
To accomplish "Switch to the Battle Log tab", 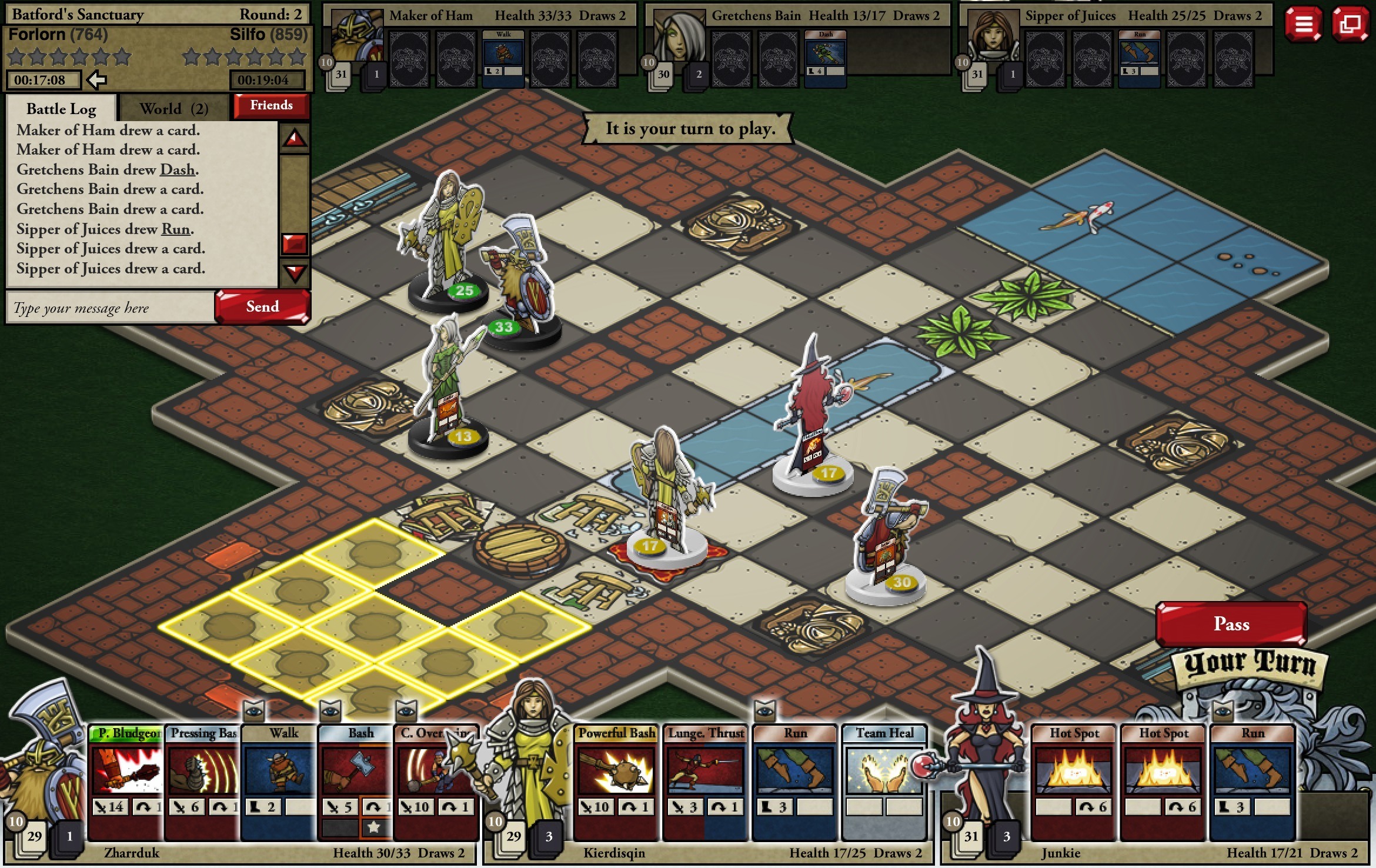I will pyautogui.click(x=61, y=108).
